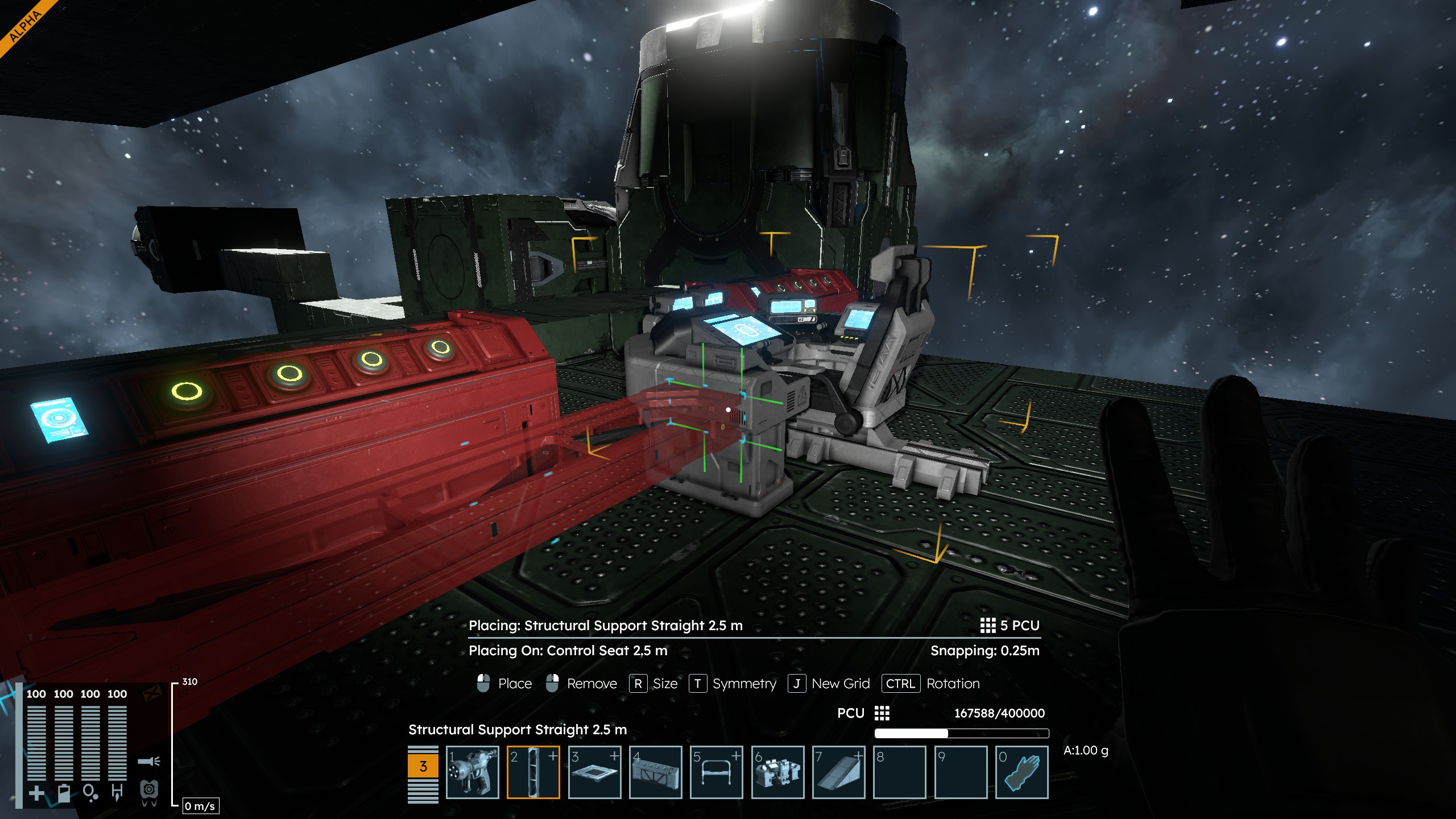Choose the control seat block slot
The height and width of the screenshot is (819, 1456).
click(x=777, y=772)
